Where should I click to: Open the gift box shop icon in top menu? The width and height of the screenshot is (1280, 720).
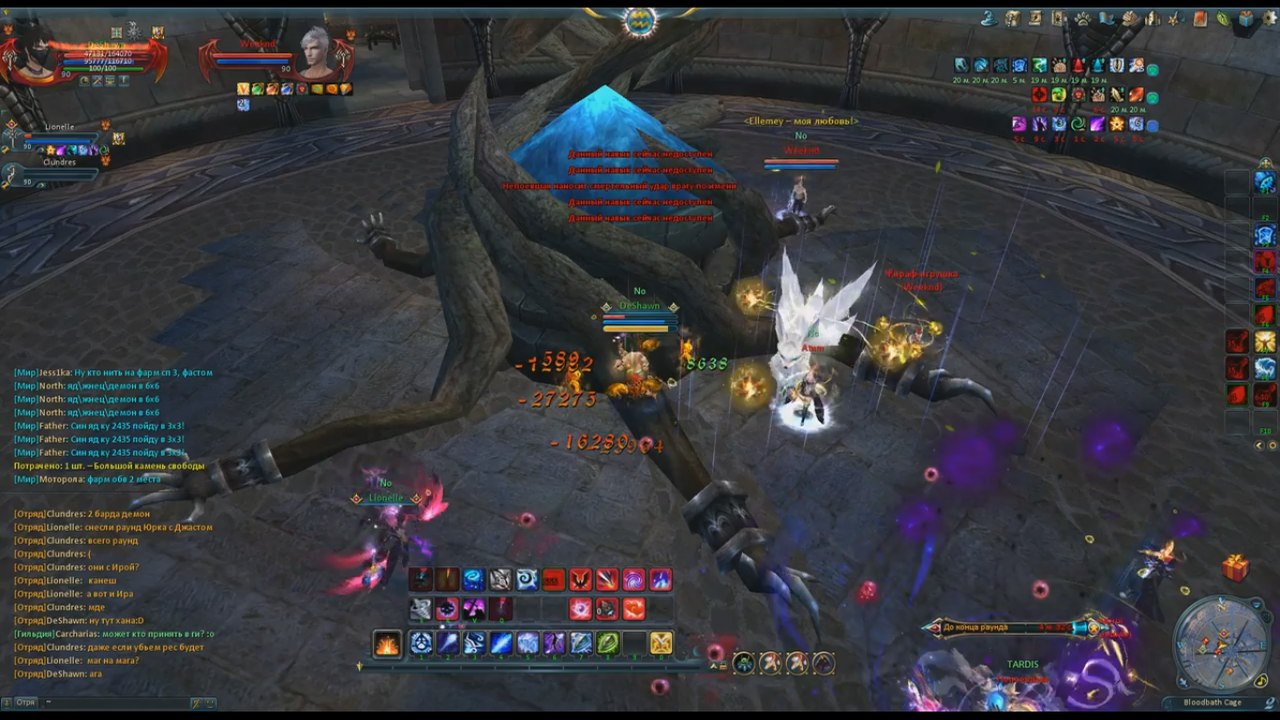point(1246,18)
